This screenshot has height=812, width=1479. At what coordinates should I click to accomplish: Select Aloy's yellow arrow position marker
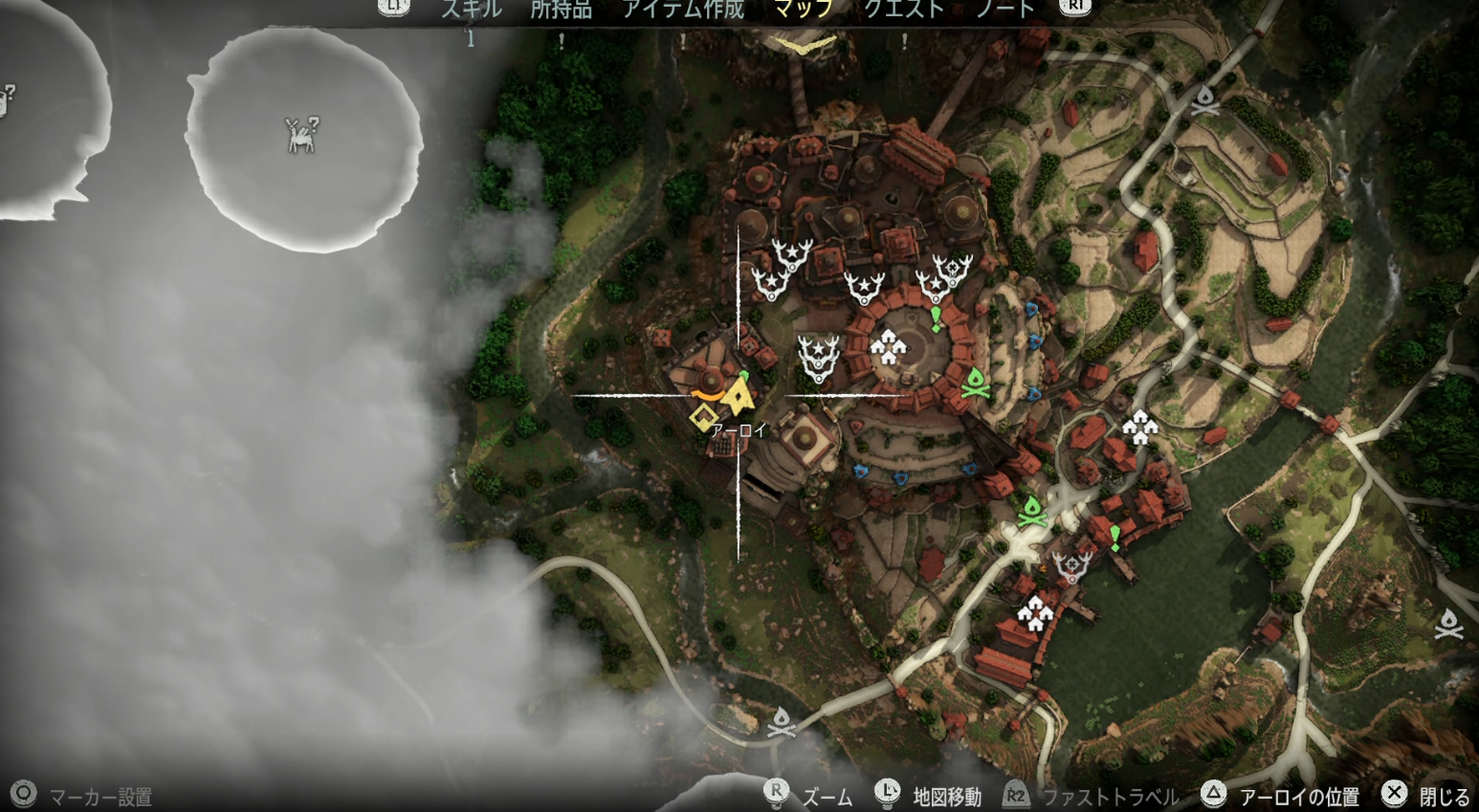pos(737,395)
